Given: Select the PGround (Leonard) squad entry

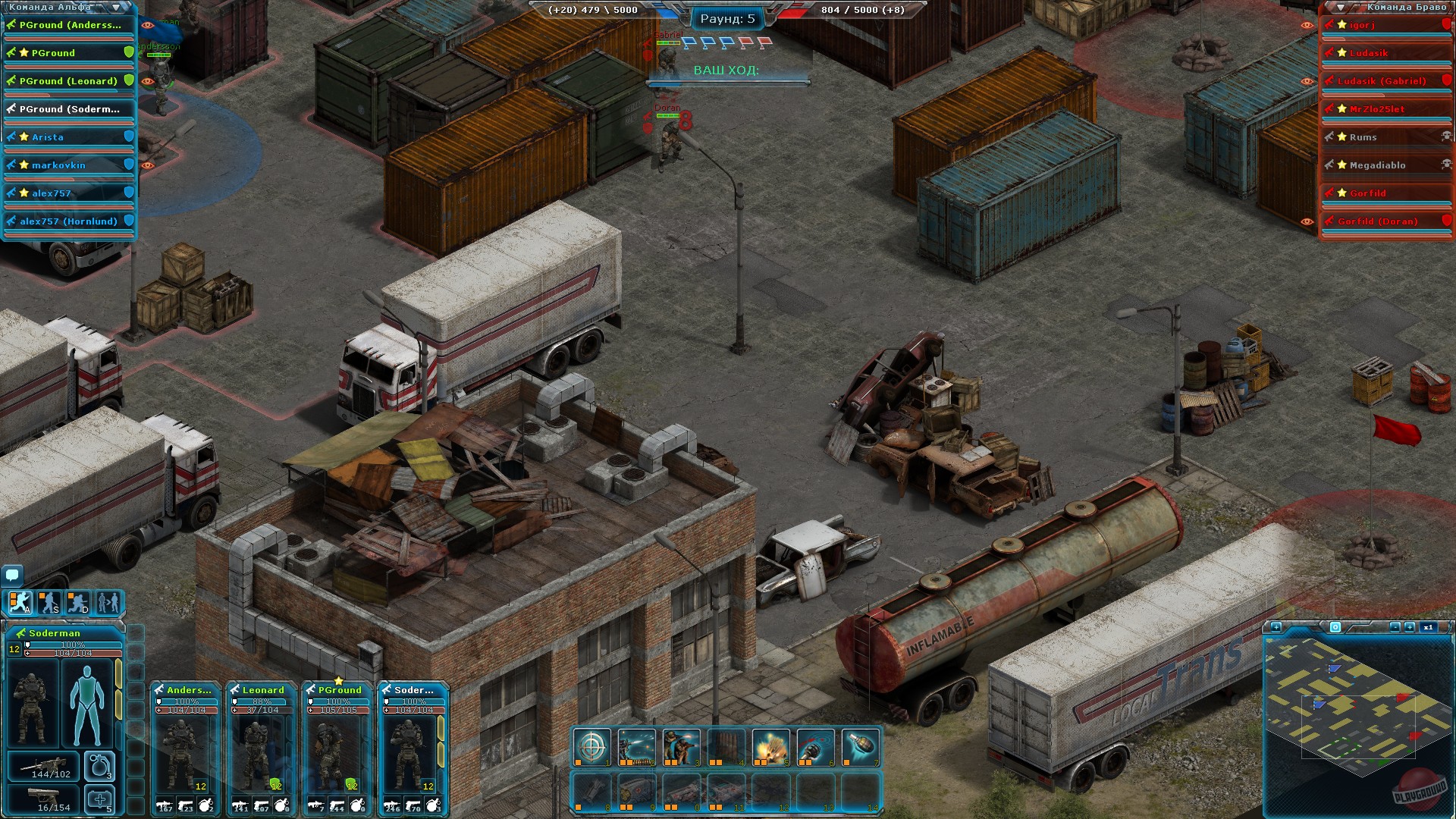Looking at the screenshot, I should click(x=68, y=80).
